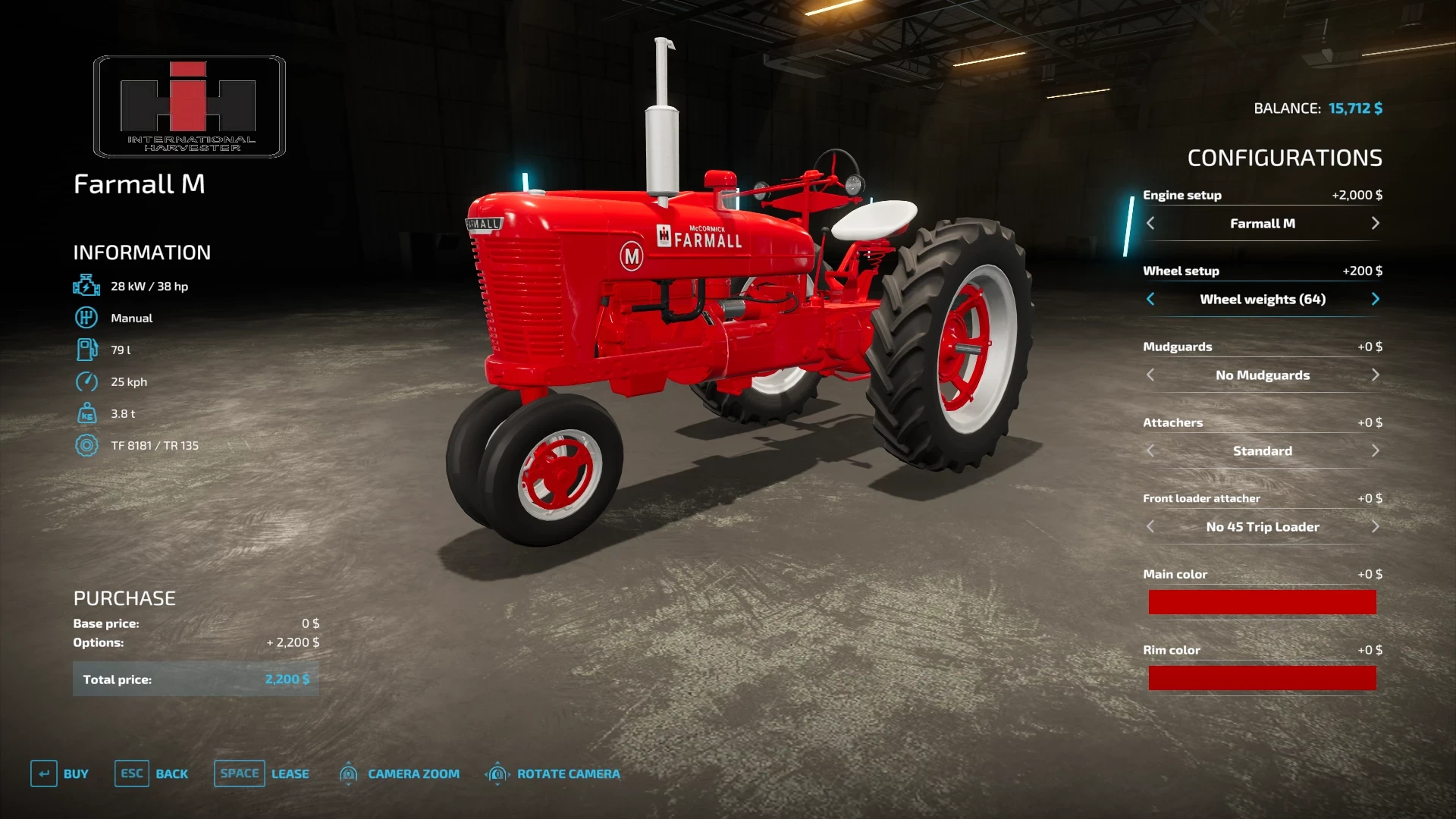Open the Main color swatch

(1262, 601)
